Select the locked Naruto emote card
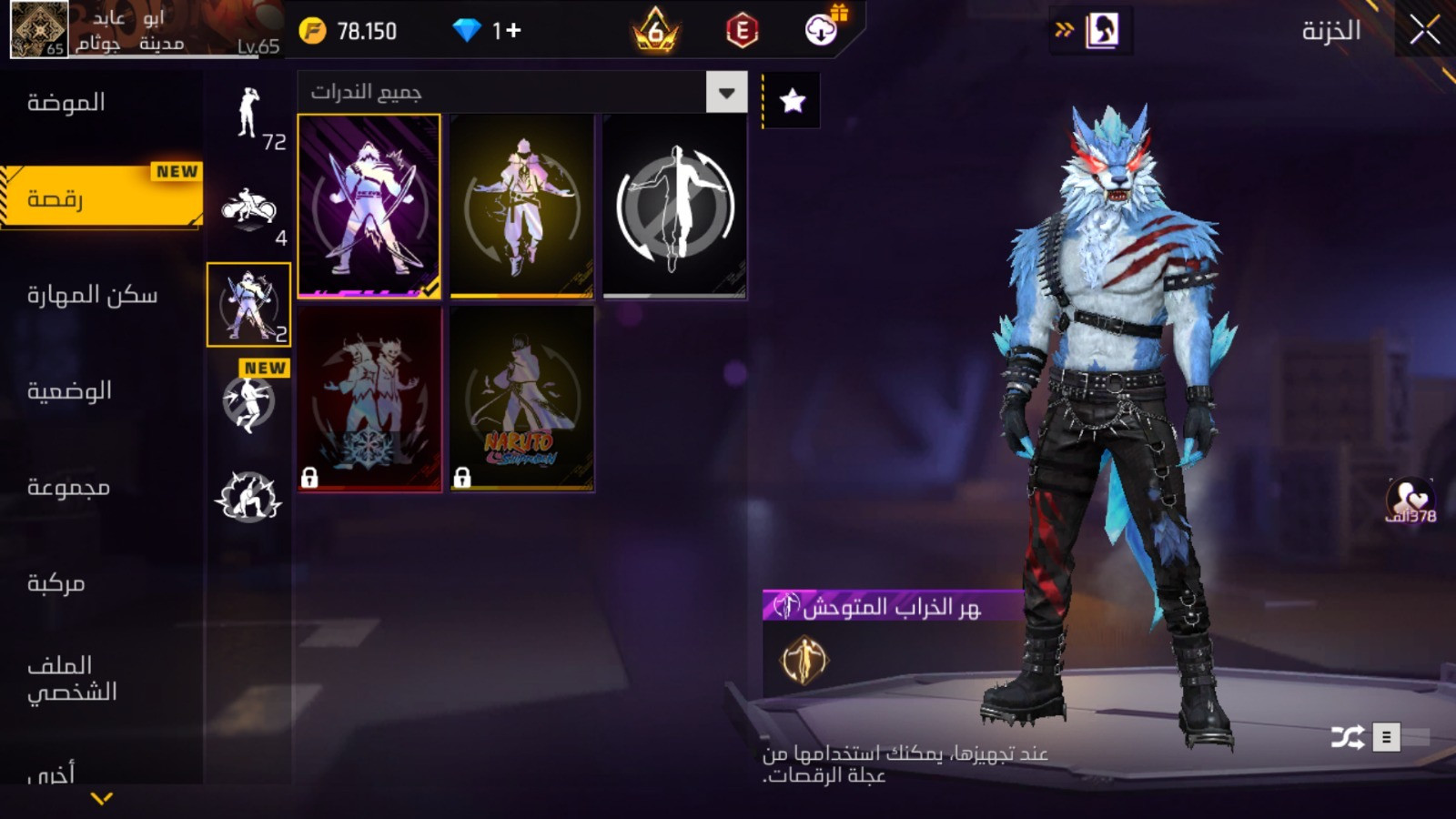This screenshot has width=1456, height=819. click(x=521, y=399)
